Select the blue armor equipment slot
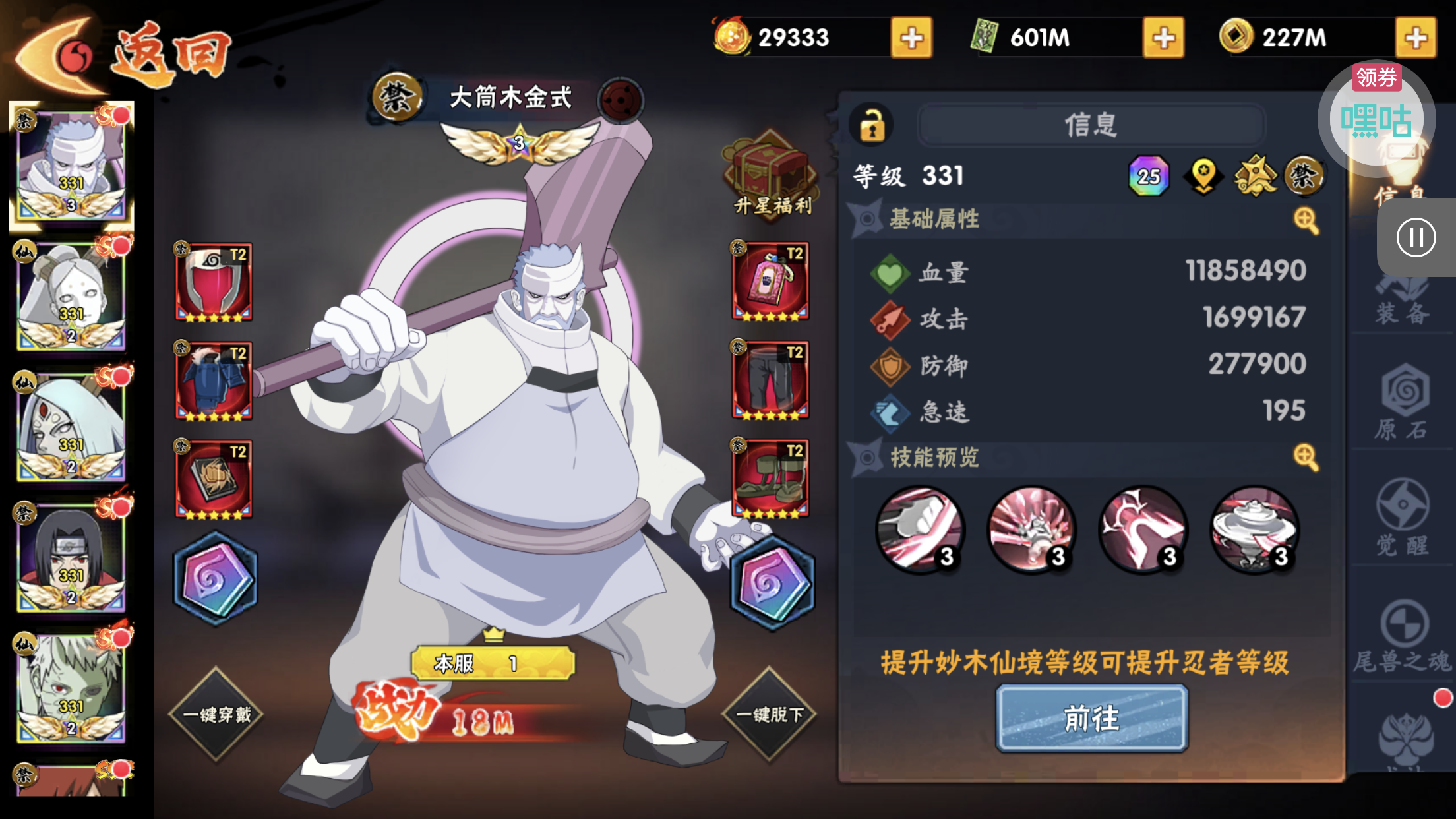This screenshot has height=819, width=1456. (214, 381)
